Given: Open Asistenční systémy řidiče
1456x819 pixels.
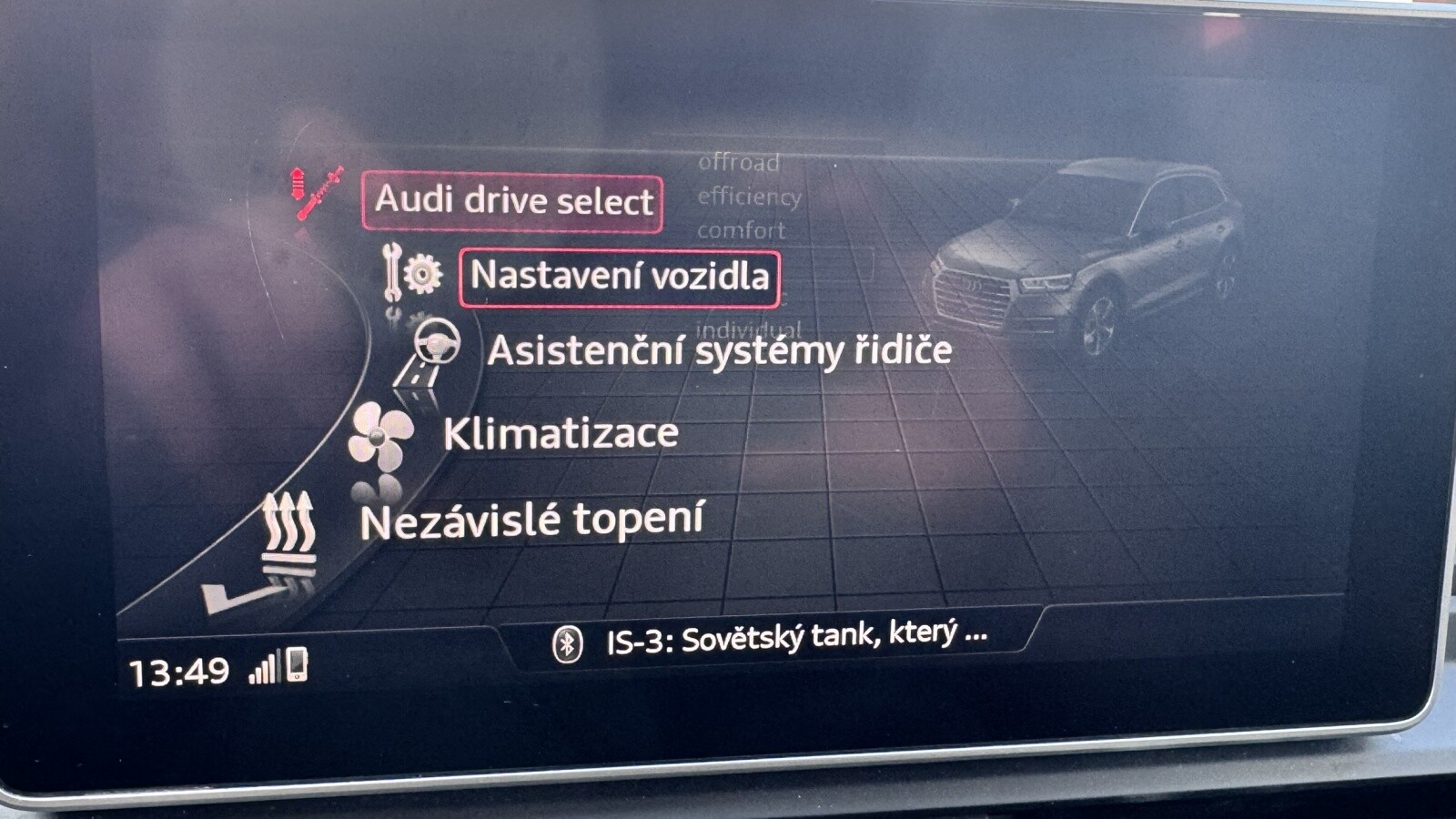Looking at the screenshot, I should coord(719,351).
